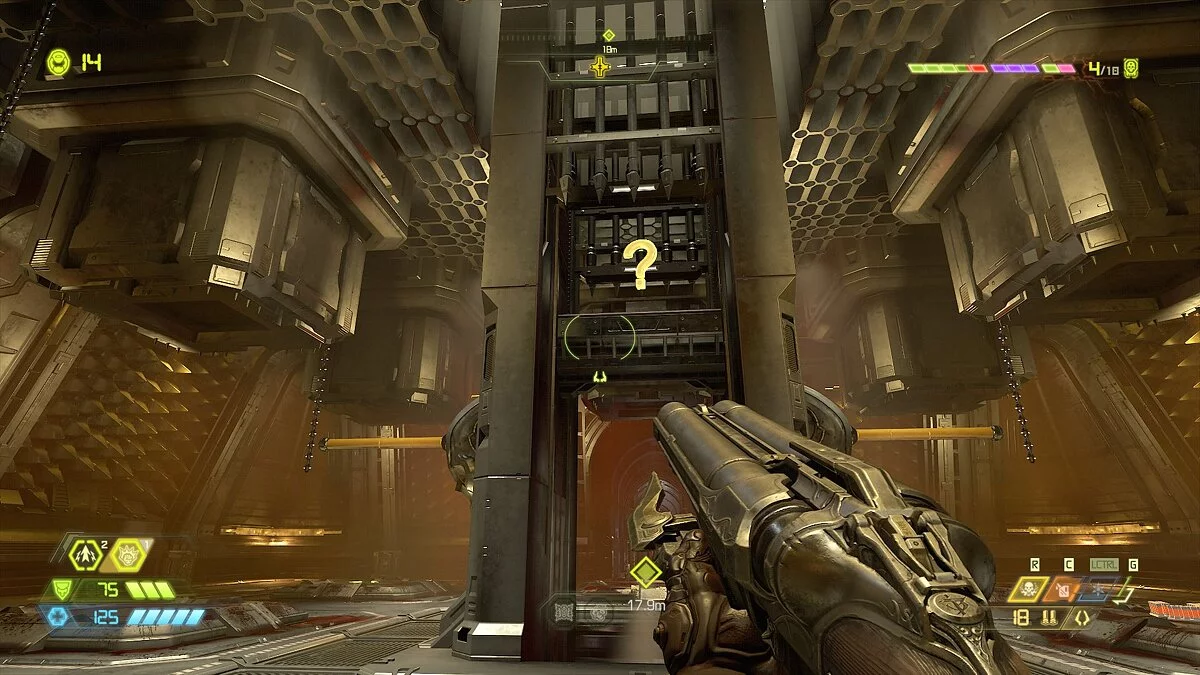Click the extra lives helmet icon
The height and width of the screenshot is (675, 1200).
point(59,63)
